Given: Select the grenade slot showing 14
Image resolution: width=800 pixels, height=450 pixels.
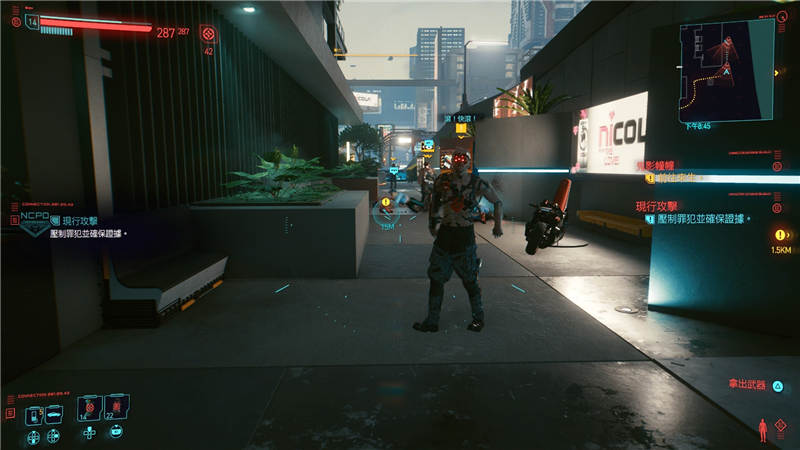Looking at the screenshot, I should [x=93, y=411].
